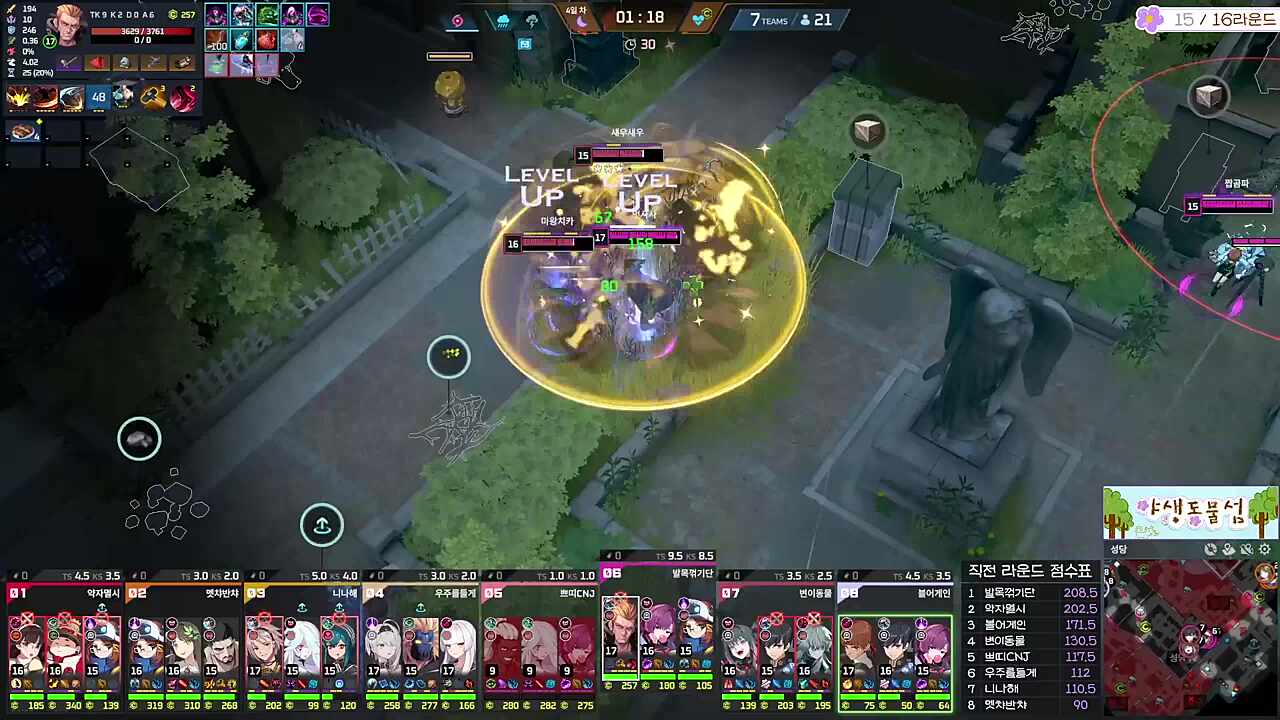The height and width of the screenshot is (720, 1280).
Task: Click the crescent moon 4일 차 day indicator
Action: [581, 19]
